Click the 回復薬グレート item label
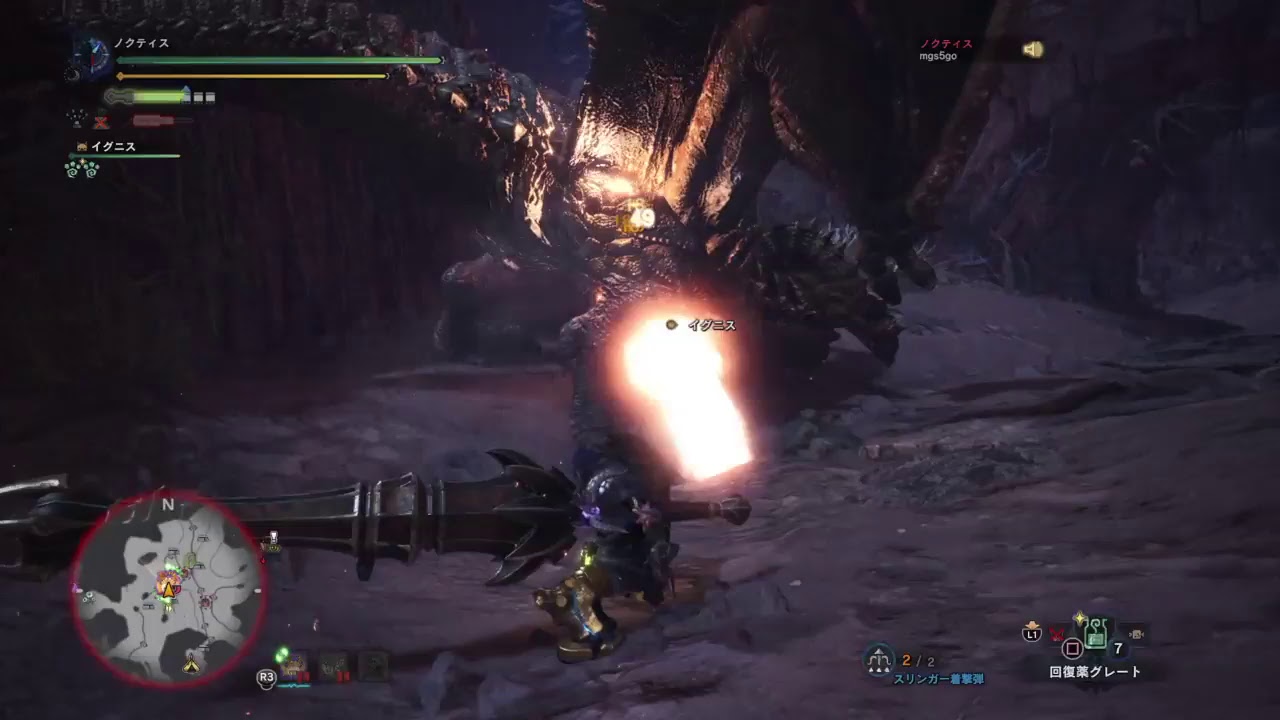Image resolution: width=1280 pixels, height=720 pixels. (1095, 671)
